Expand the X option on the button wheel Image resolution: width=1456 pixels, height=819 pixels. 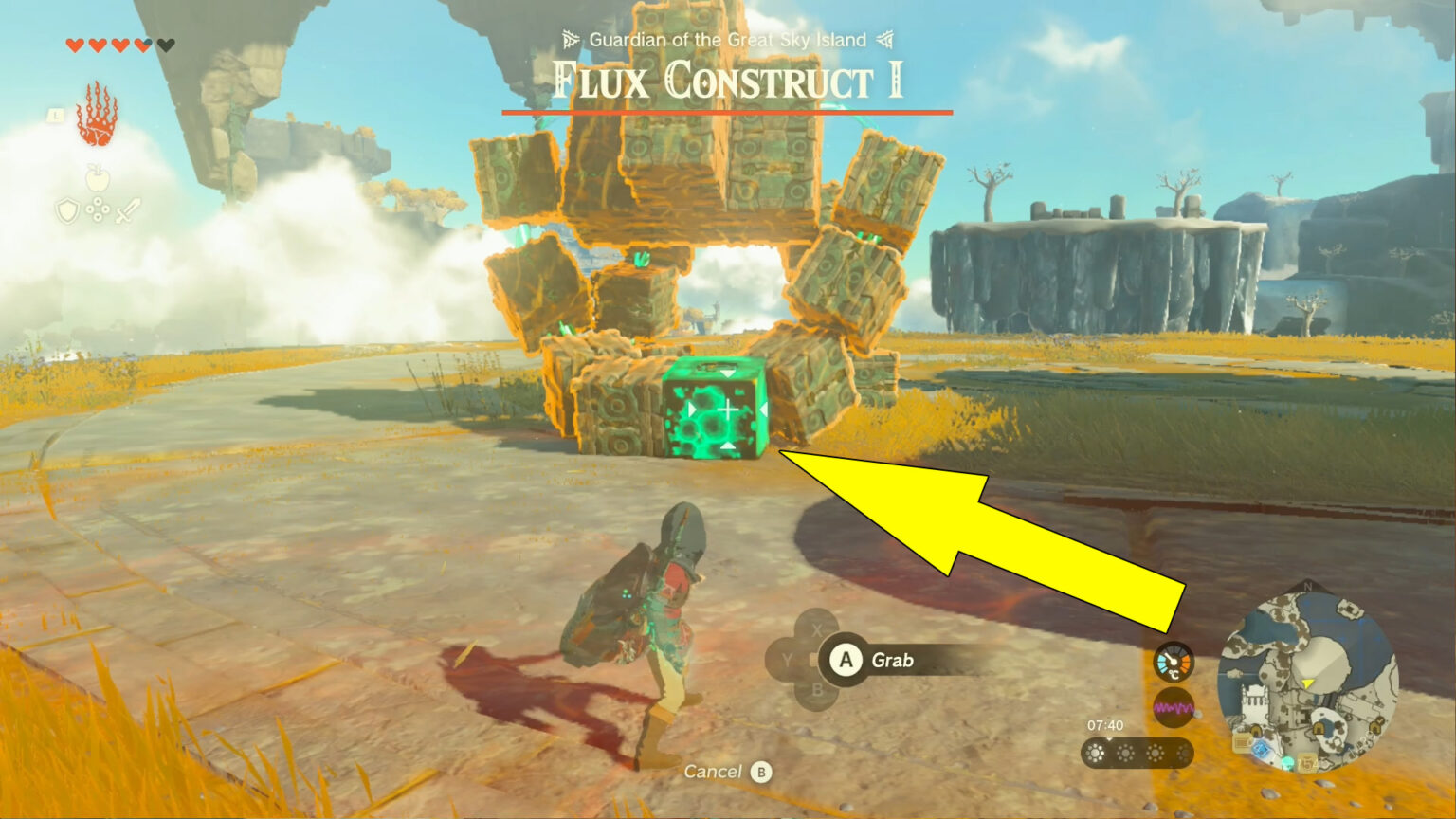(x=816, y=628)
